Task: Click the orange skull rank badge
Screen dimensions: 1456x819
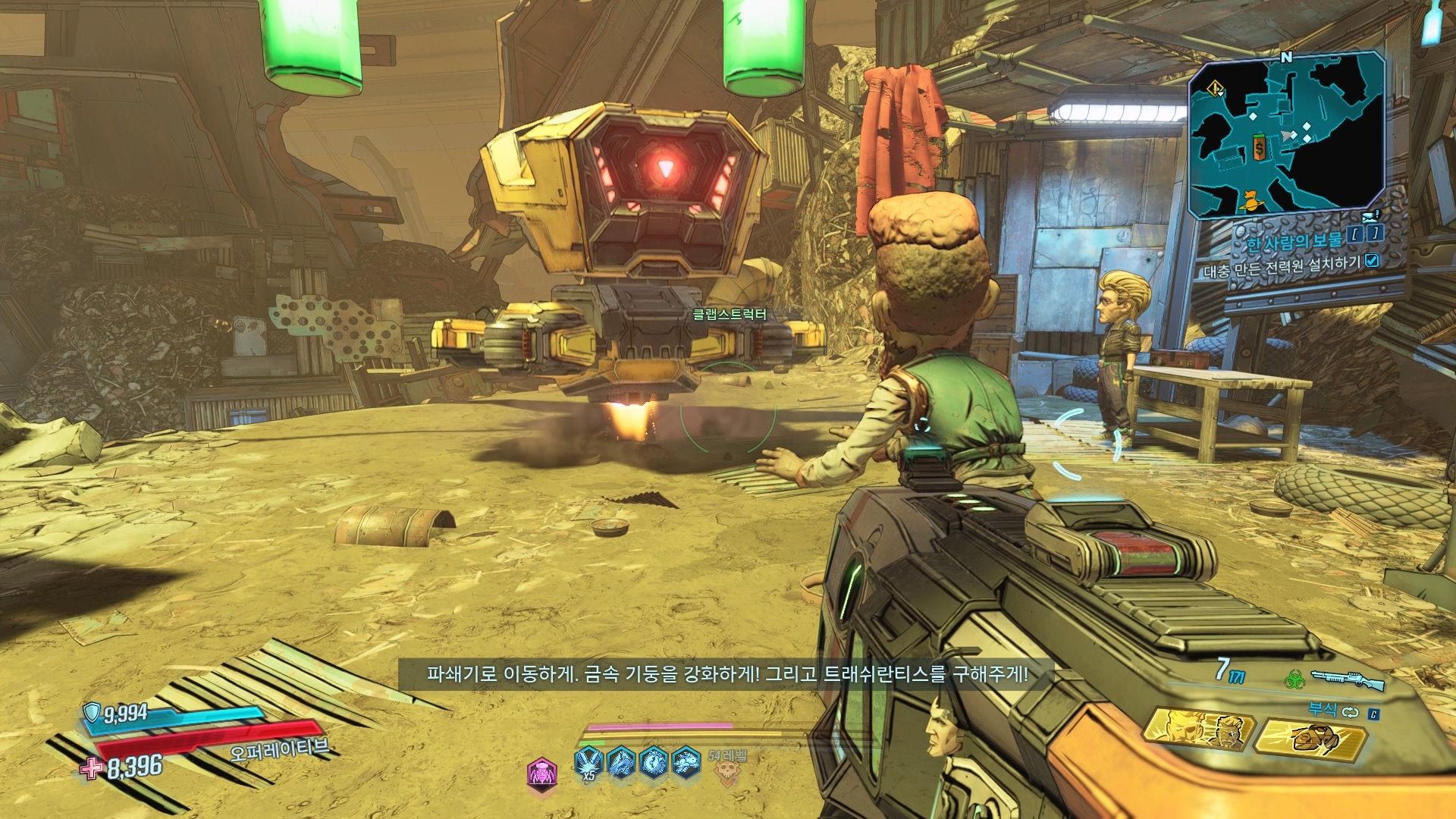Action: pyautogui.click(x=726, y=772)
